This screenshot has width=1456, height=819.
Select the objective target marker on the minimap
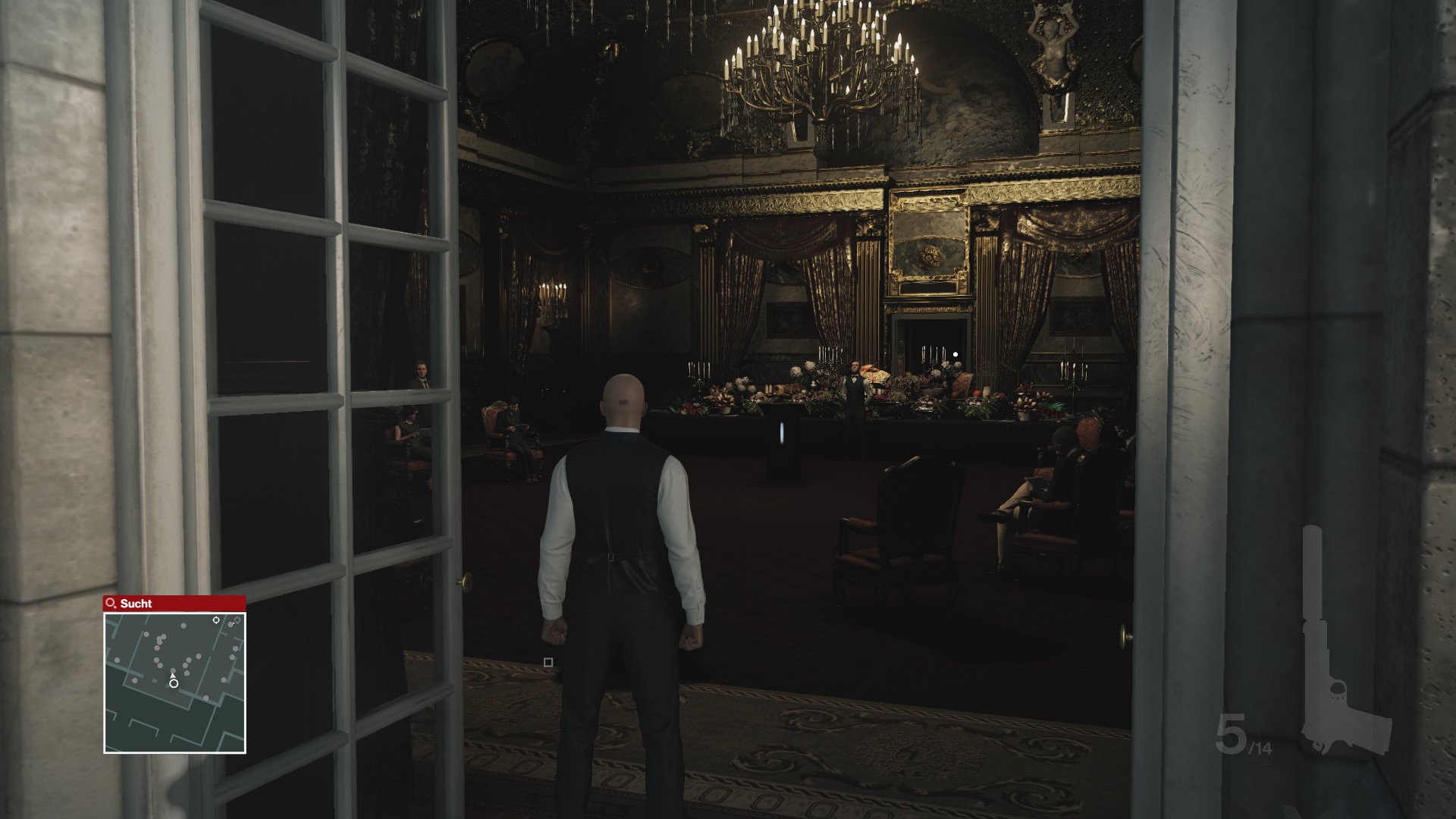(215, 620)
